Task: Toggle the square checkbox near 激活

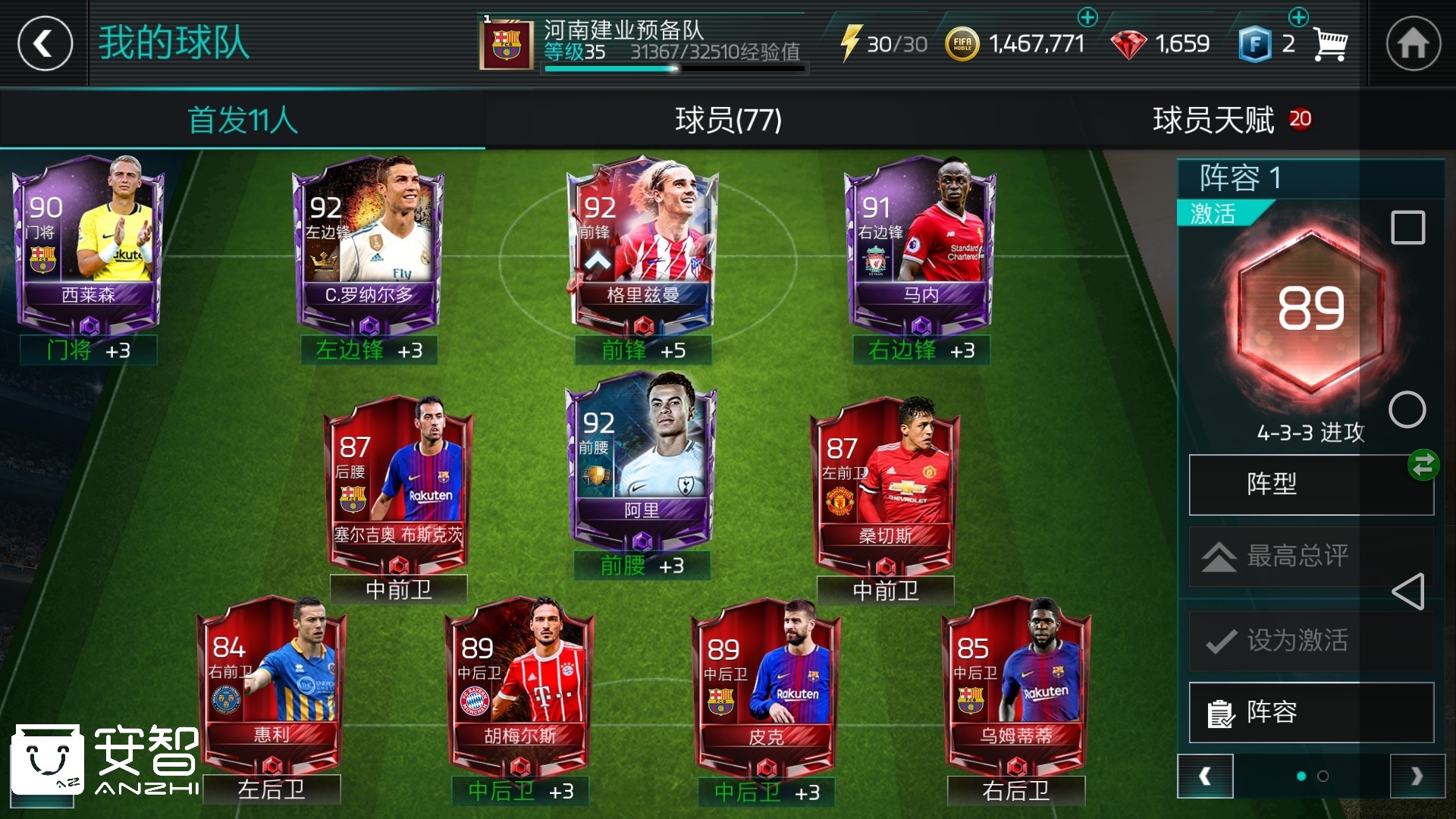Action: point(1408,227)
